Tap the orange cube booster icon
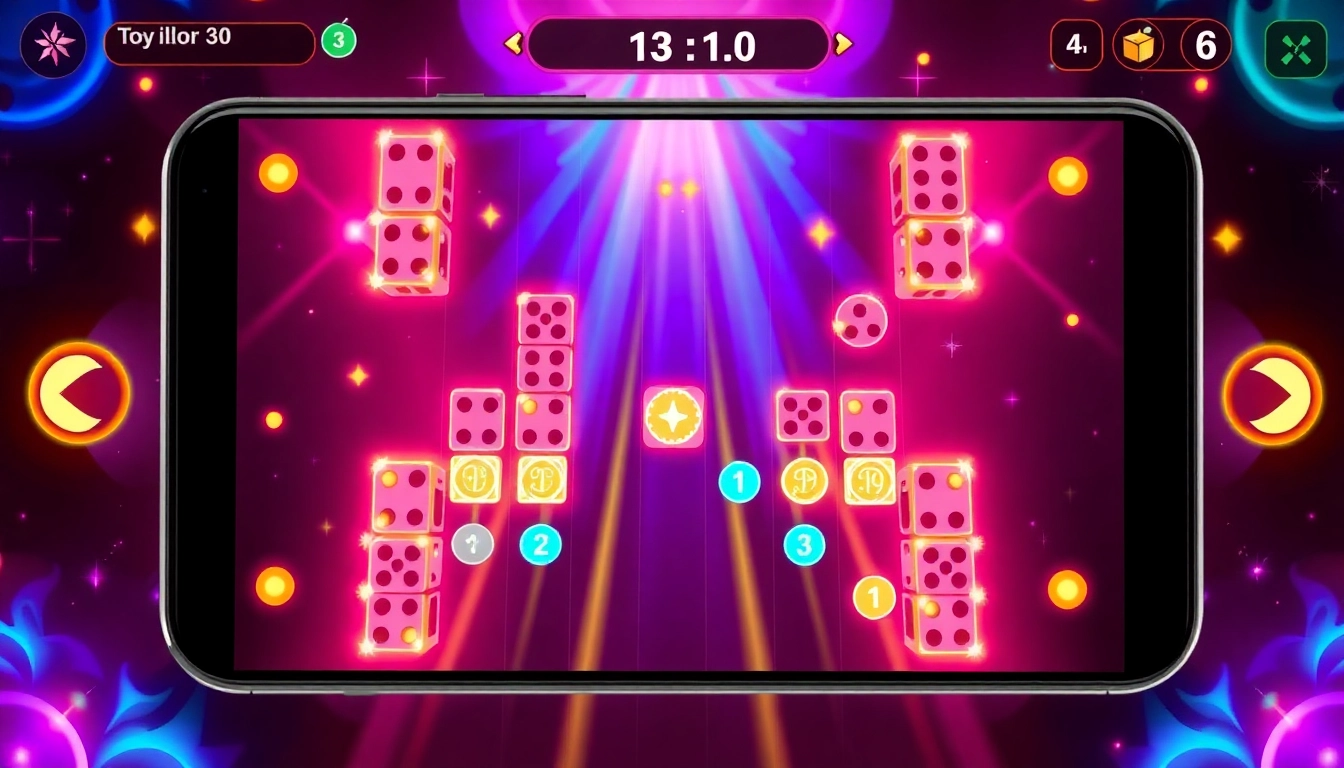The height and width of the screenshot is (768, 1344). coord(1139,45)
